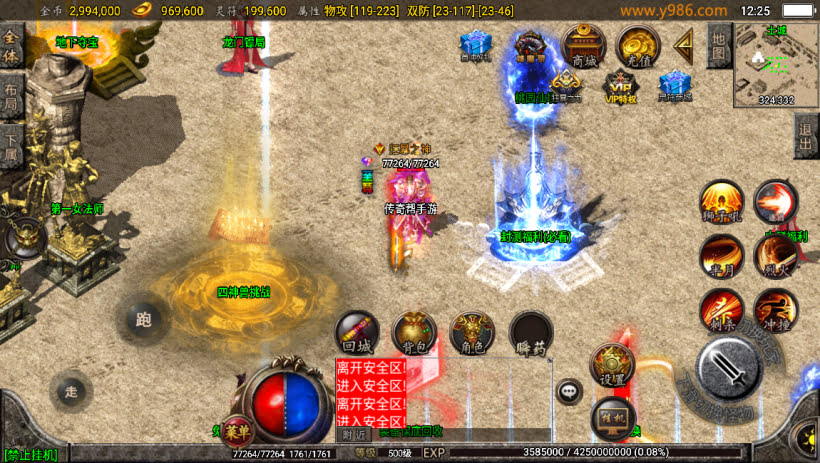Open the chat speech bubble

pos(570,391)
